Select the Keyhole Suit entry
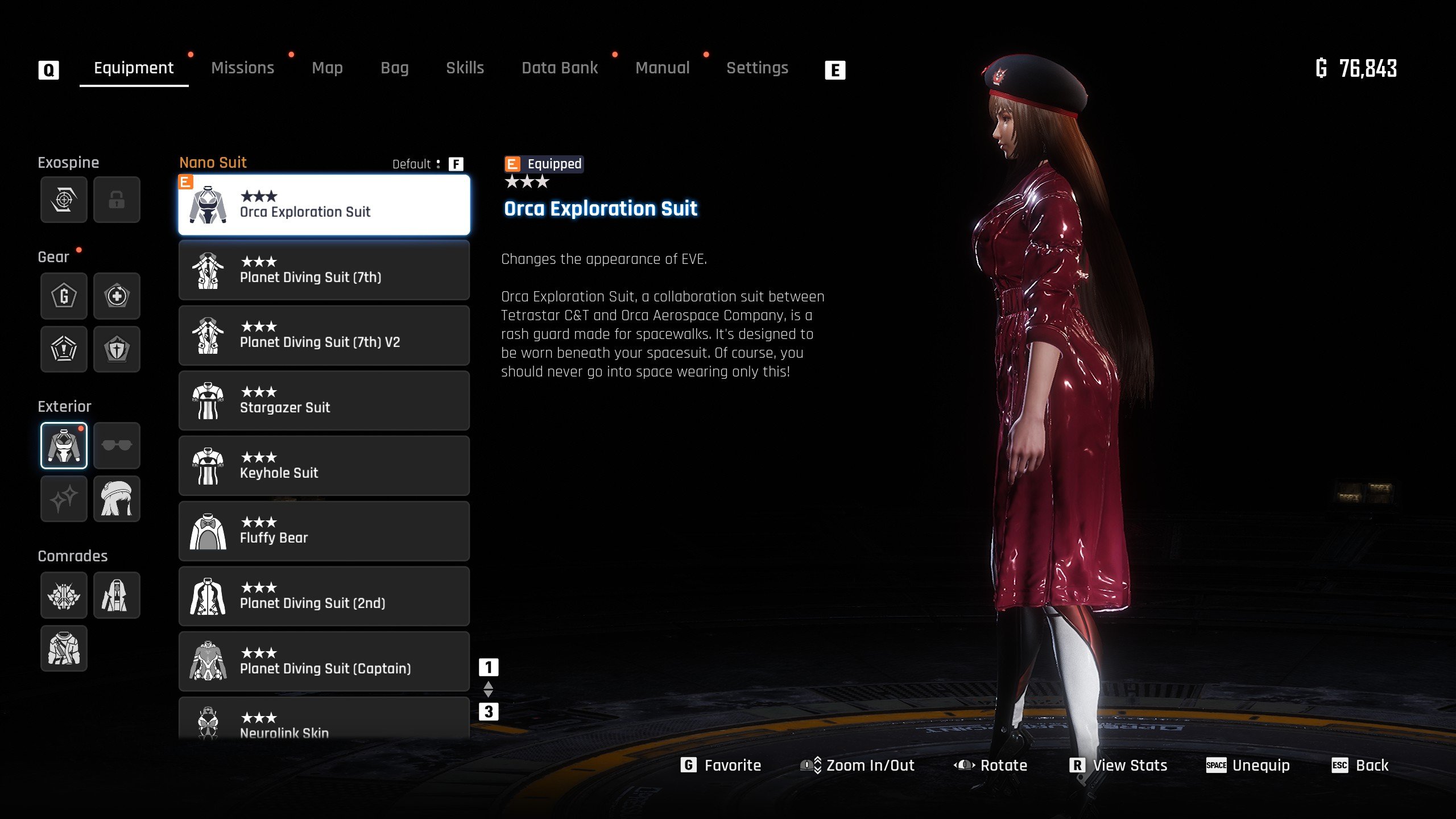This screenshot has height=819, width=1456. point(324,466)
